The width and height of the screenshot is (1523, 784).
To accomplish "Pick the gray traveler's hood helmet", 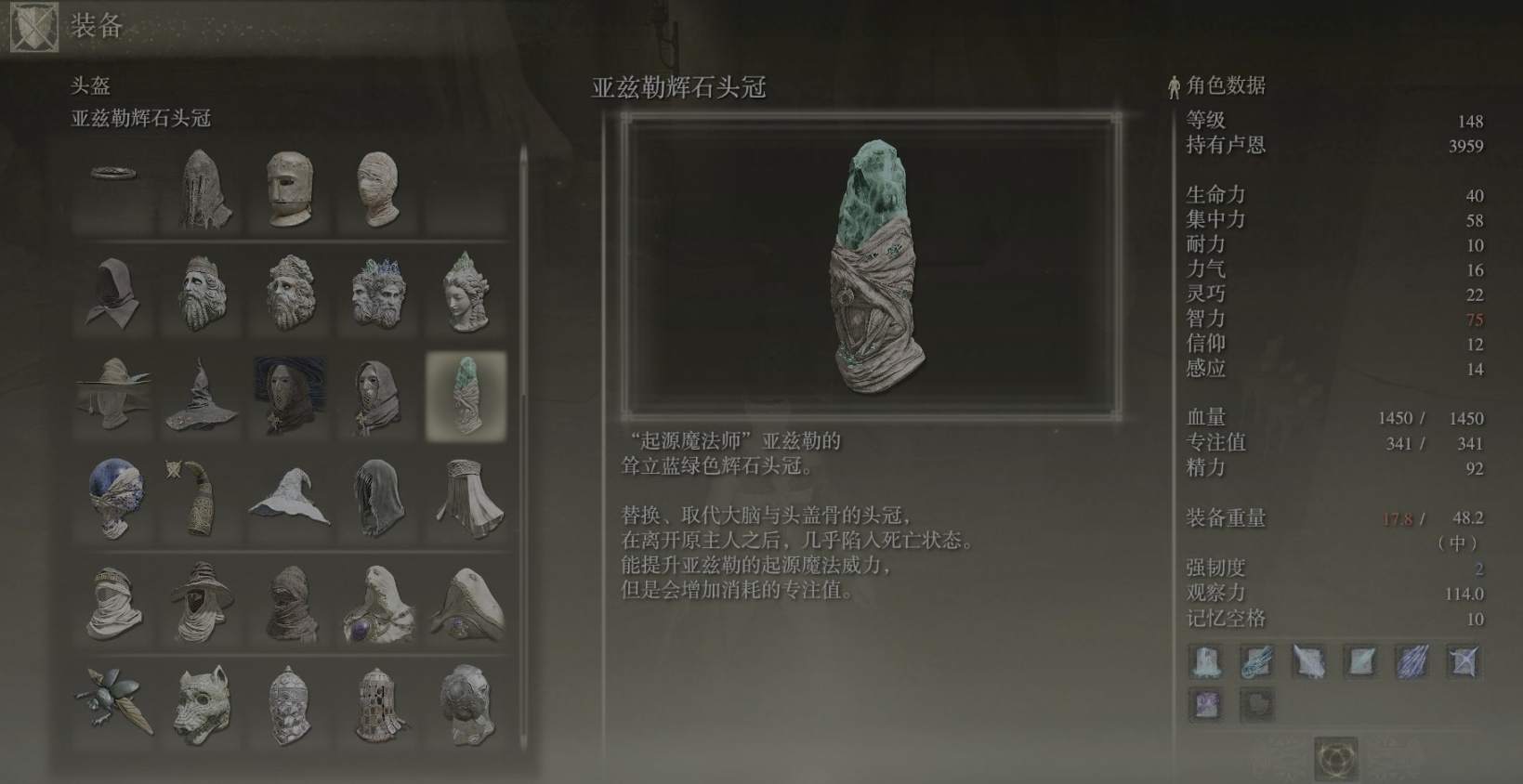I will pos(114,293).
